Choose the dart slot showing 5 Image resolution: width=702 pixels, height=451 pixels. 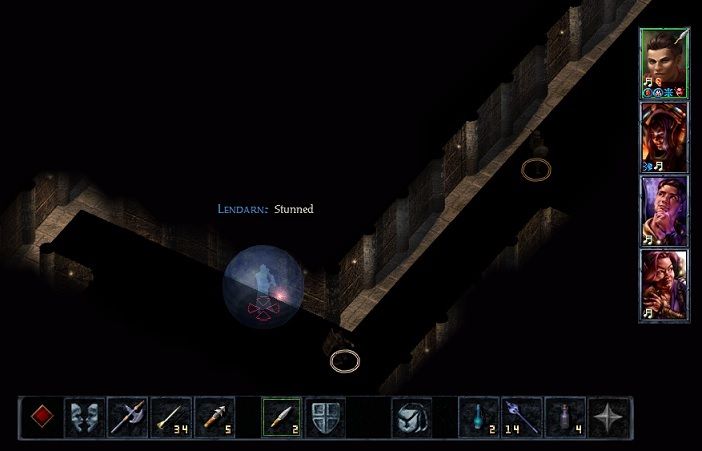tap(215, 416)
